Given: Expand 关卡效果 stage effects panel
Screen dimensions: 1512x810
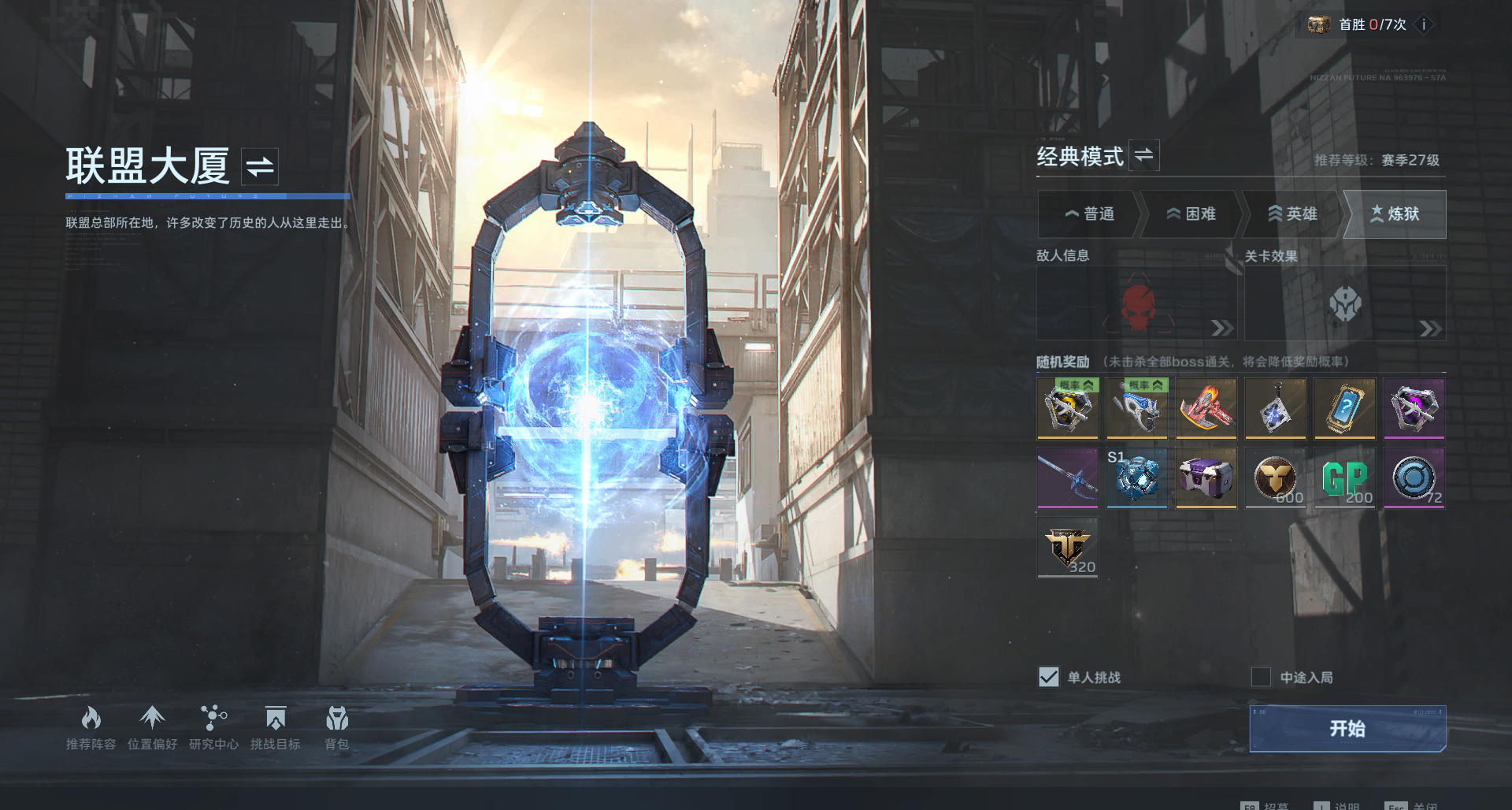Looking at the screenshot, I should pyautogui.click(x=1430, y=329).
